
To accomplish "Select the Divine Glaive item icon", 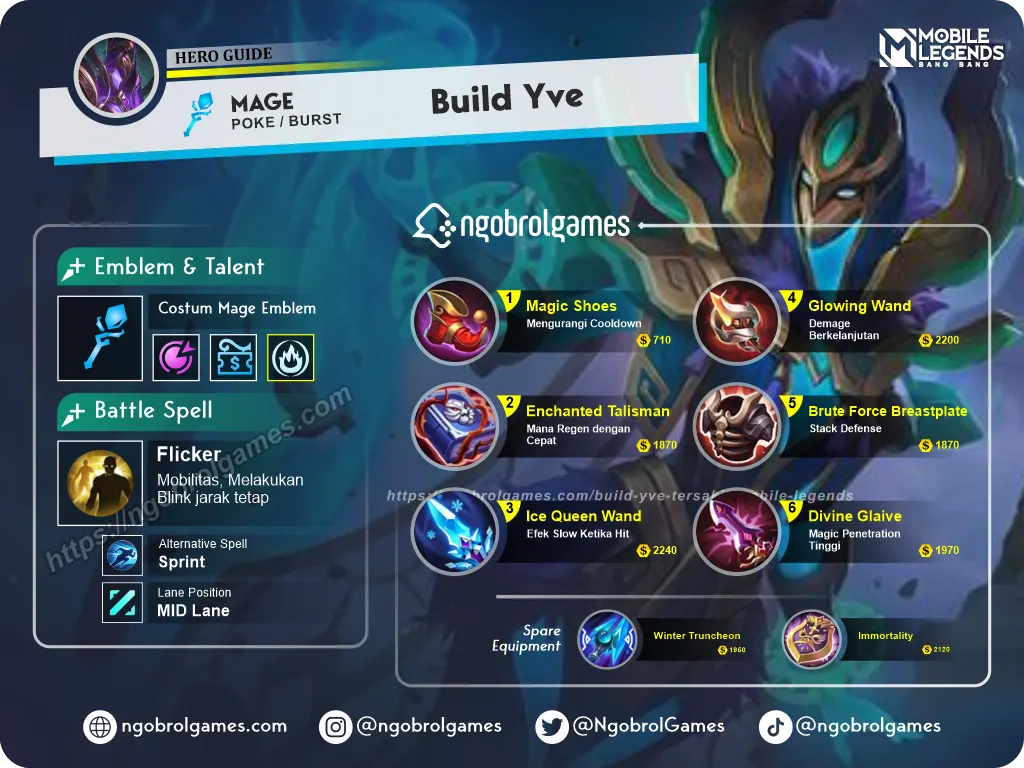I will click(x=737, y=531).
